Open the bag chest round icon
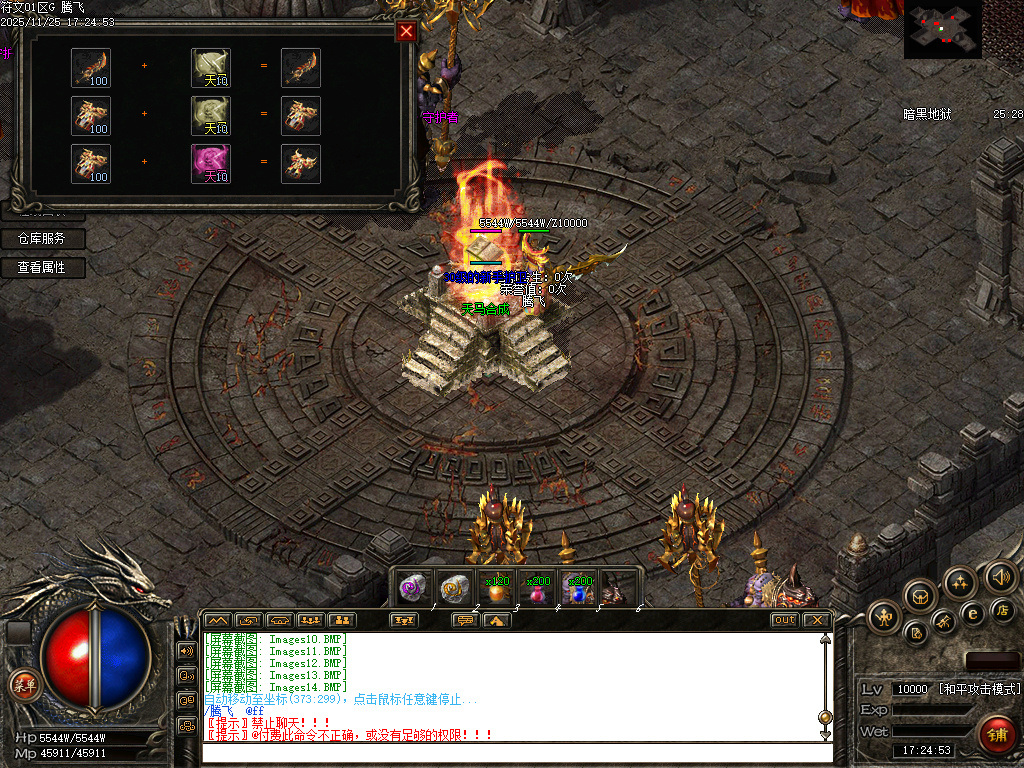Image resolution: width=1024 pixels, height=768 pixels. coord(920,597)
